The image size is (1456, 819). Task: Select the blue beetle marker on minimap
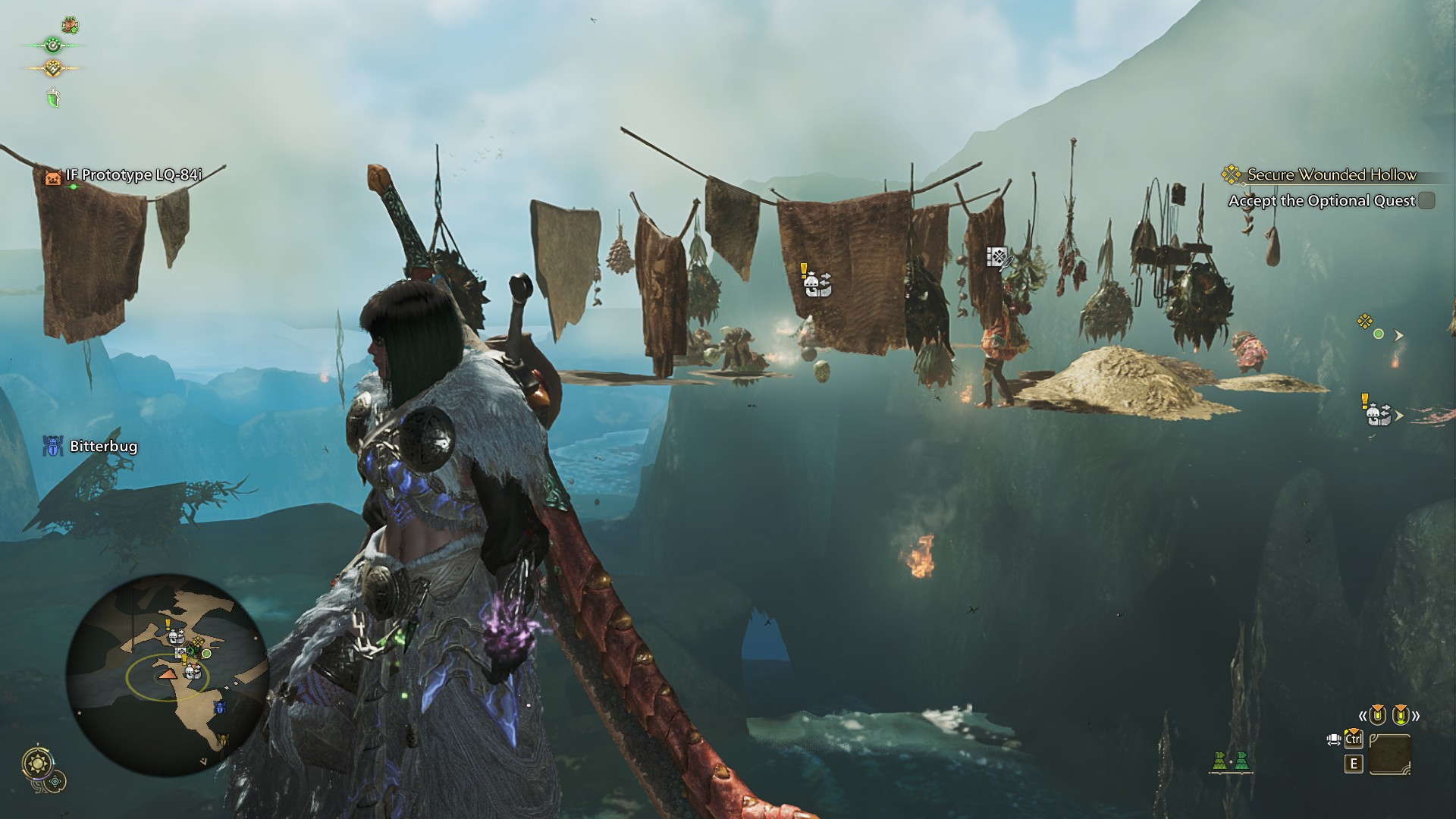pyautogui.click(x=220, y=708)
